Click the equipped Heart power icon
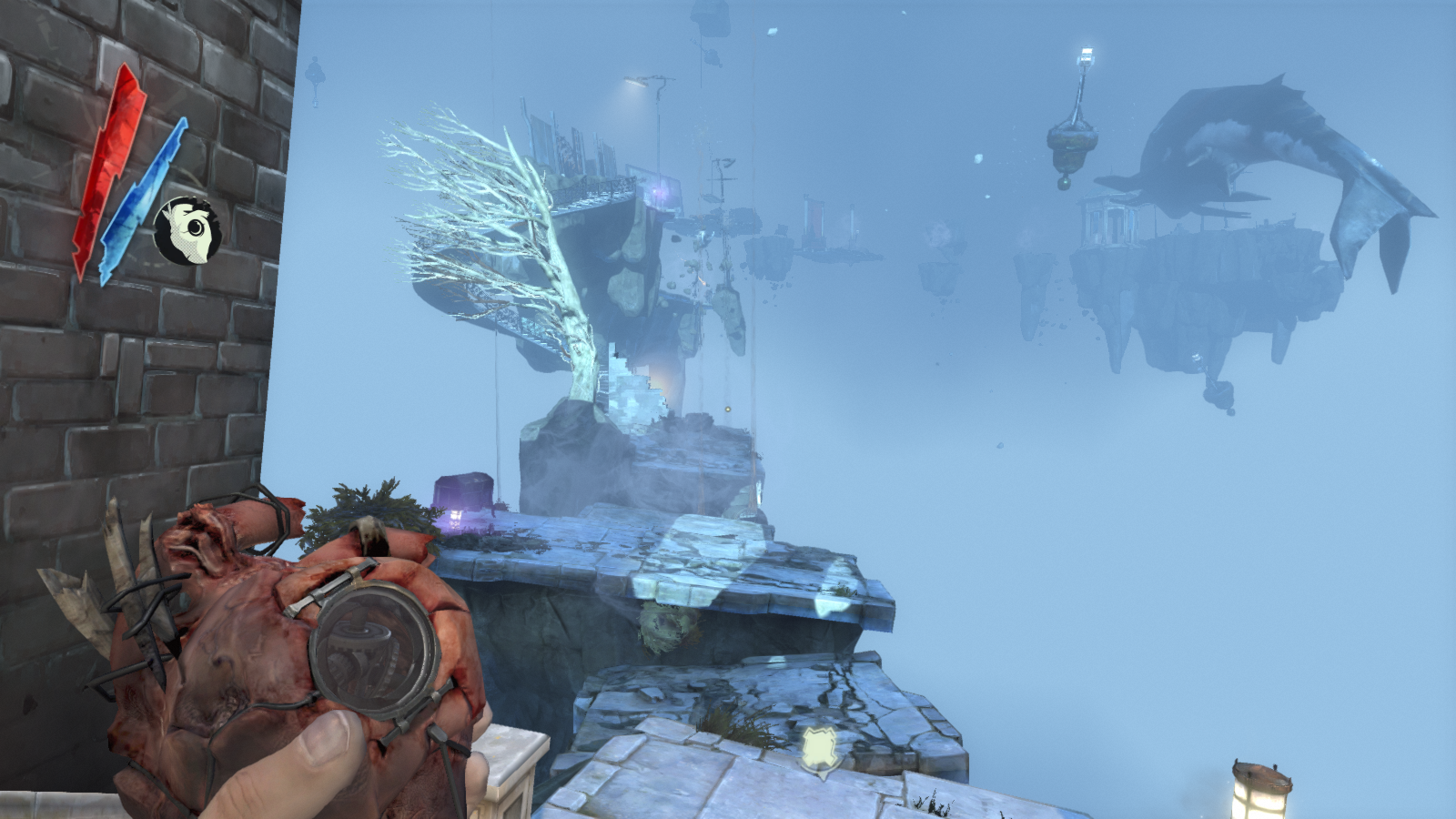Image resolution: width=1456 pixels, height=819 pixels. [x=186, y=231]
